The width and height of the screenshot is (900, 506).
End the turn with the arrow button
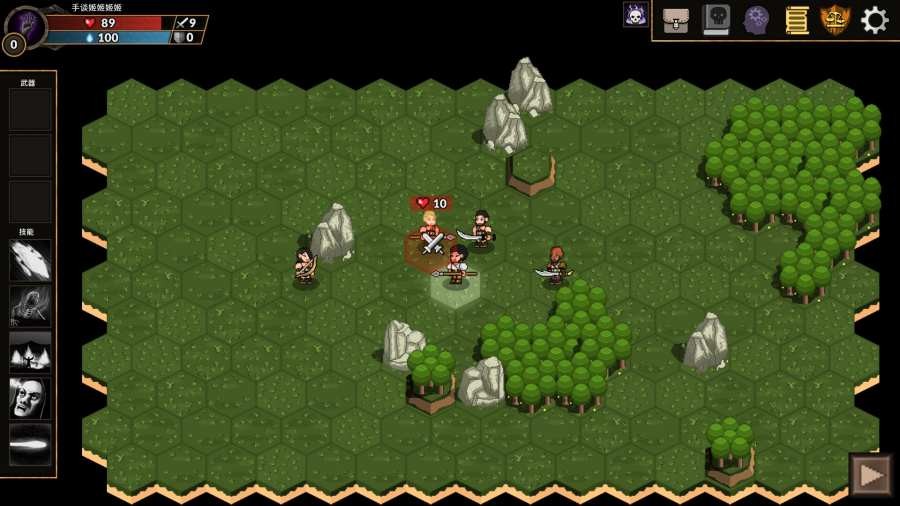(x=870, y=475)
